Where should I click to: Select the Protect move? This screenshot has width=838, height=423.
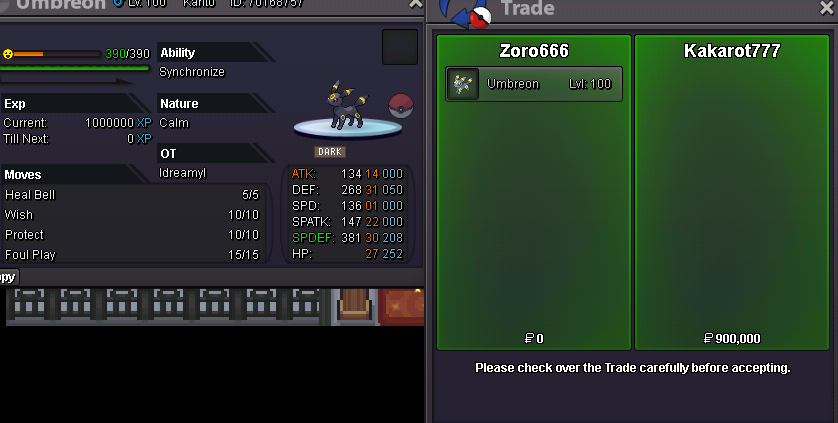(133, 235)
